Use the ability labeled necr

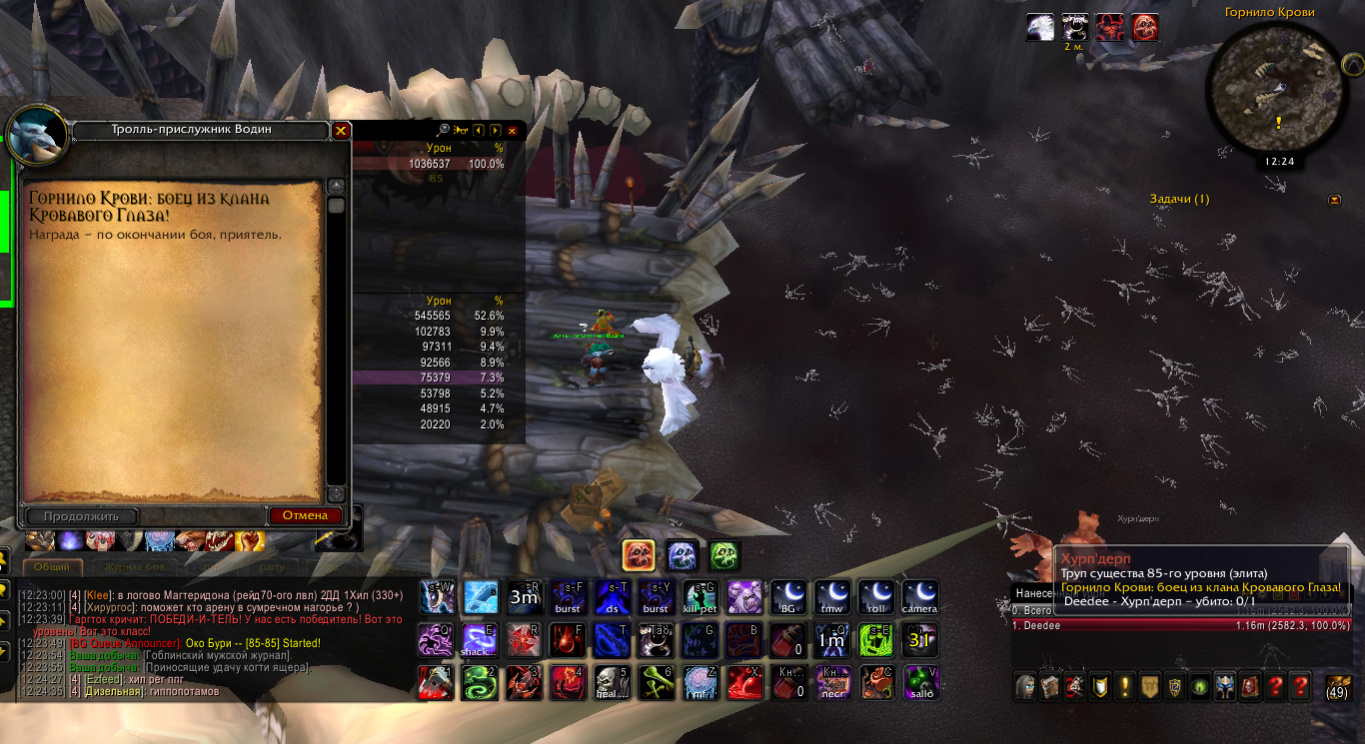pyautogui.click(x=832, y=682)
